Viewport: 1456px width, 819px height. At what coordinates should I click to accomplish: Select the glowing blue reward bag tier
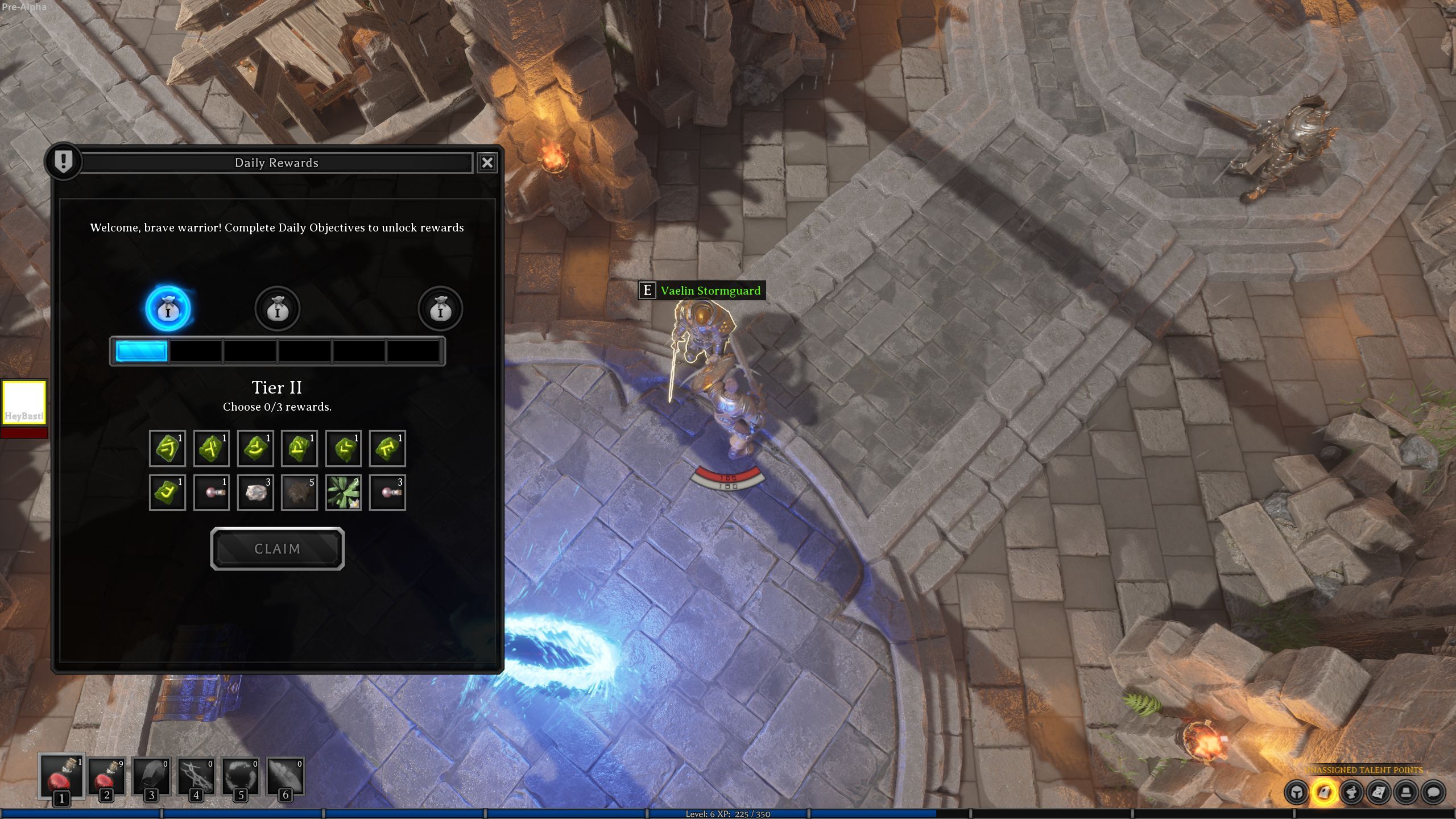point(168,309)
